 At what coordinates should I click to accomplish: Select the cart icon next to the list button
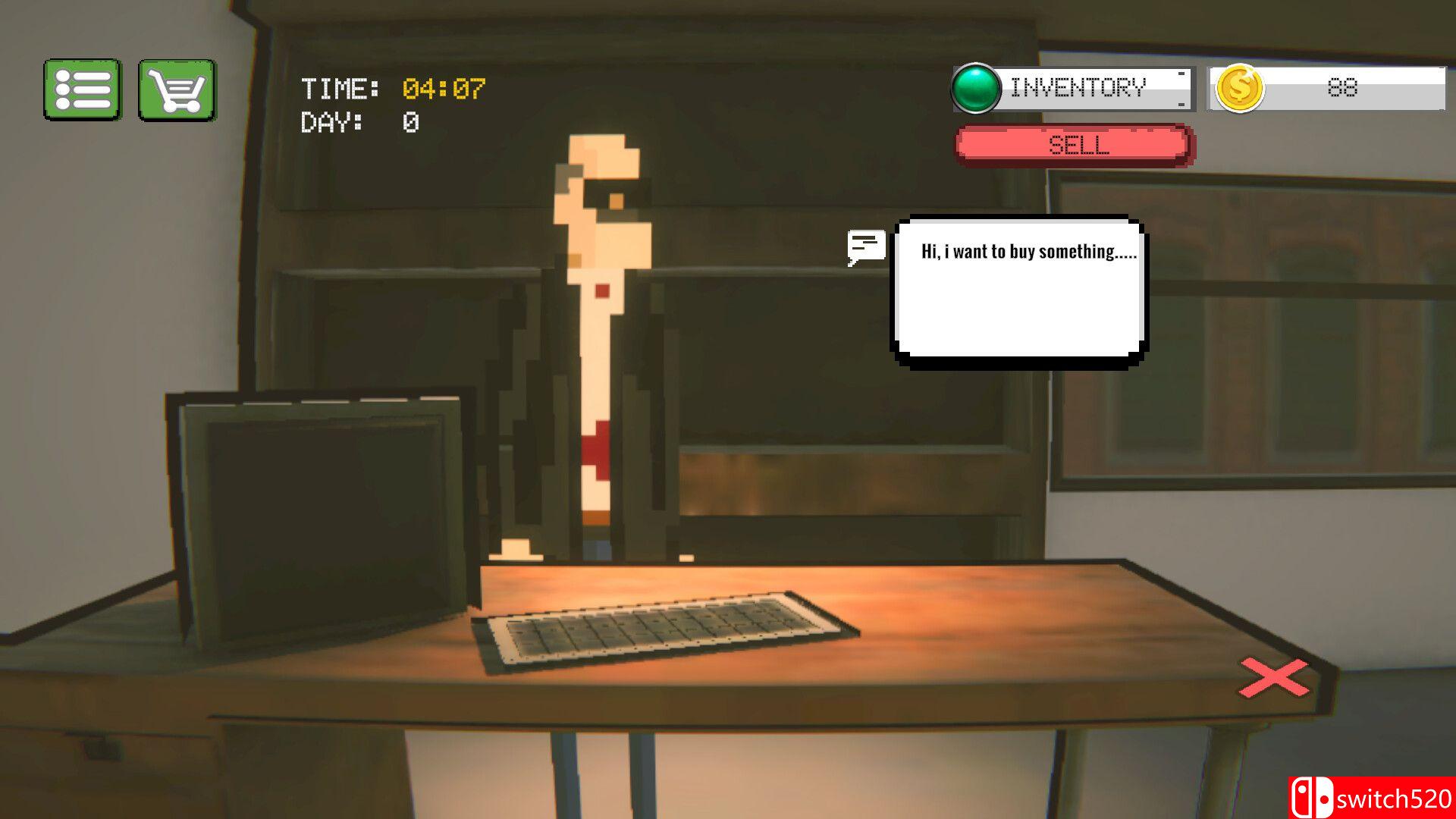(177, 88)
